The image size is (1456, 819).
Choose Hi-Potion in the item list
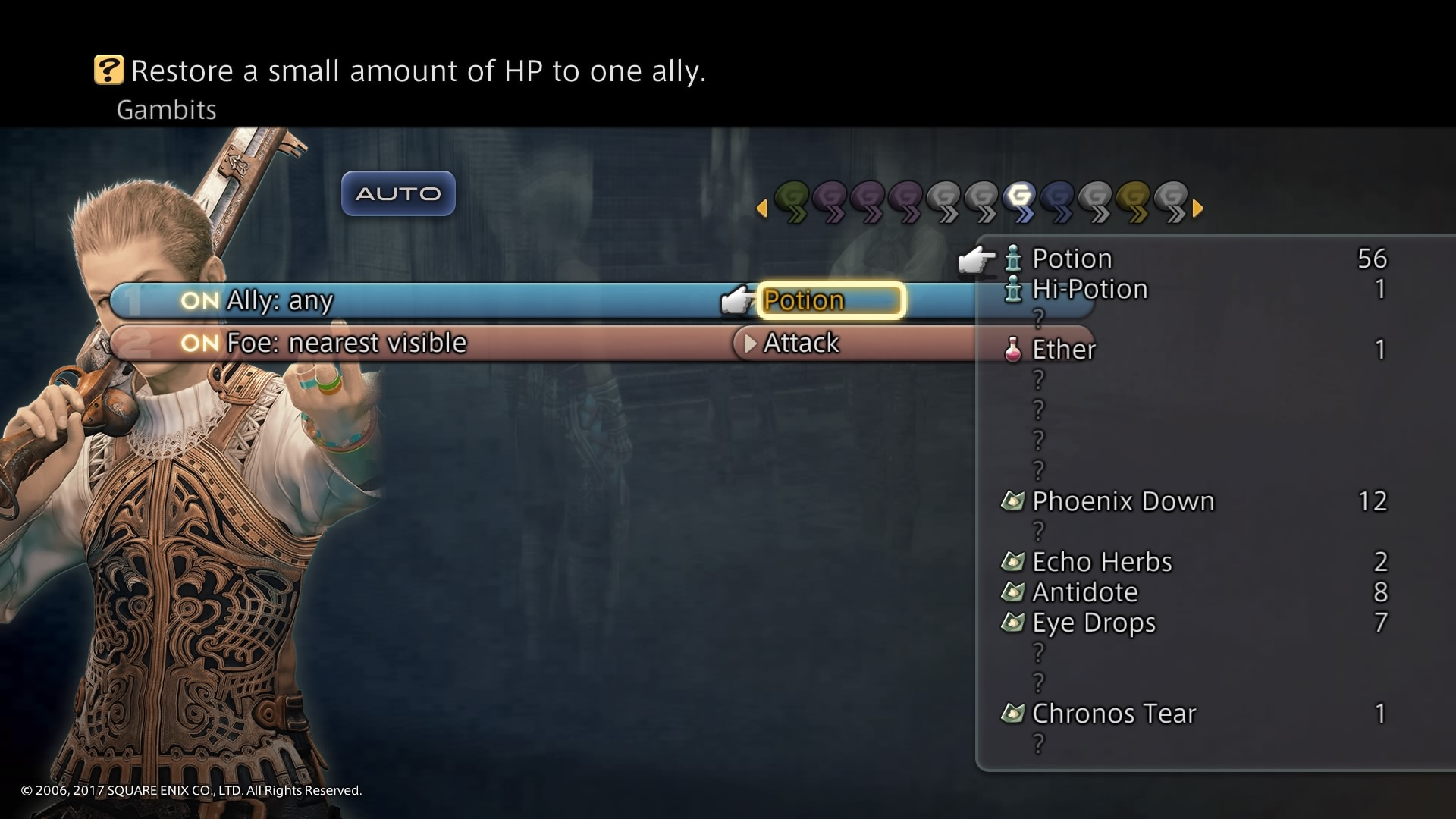click(1090, 289)
